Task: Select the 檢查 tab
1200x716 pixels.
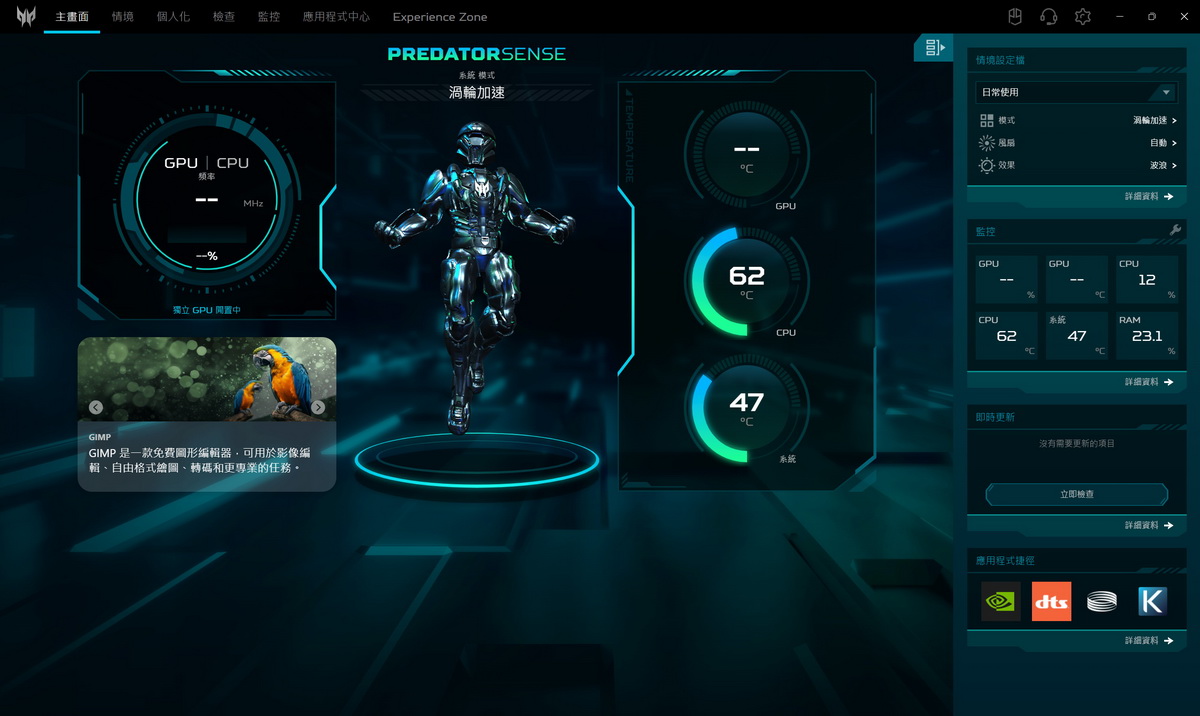Action: (224, 17)
